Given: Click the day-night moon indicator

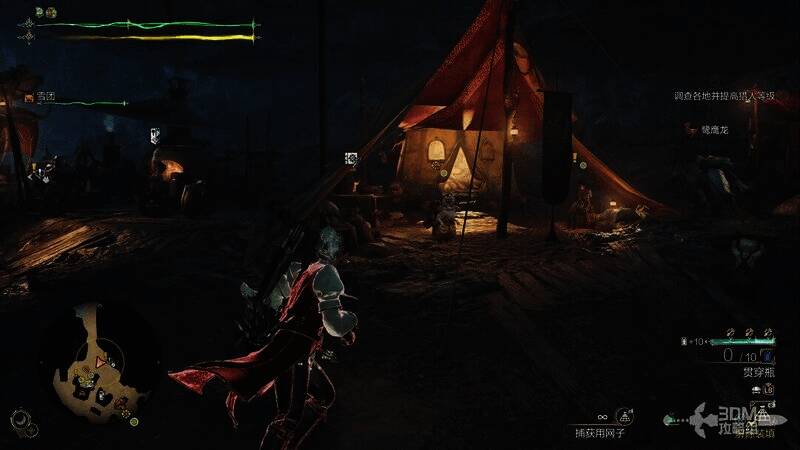Looking at the screenshot, I should point(20,420).
